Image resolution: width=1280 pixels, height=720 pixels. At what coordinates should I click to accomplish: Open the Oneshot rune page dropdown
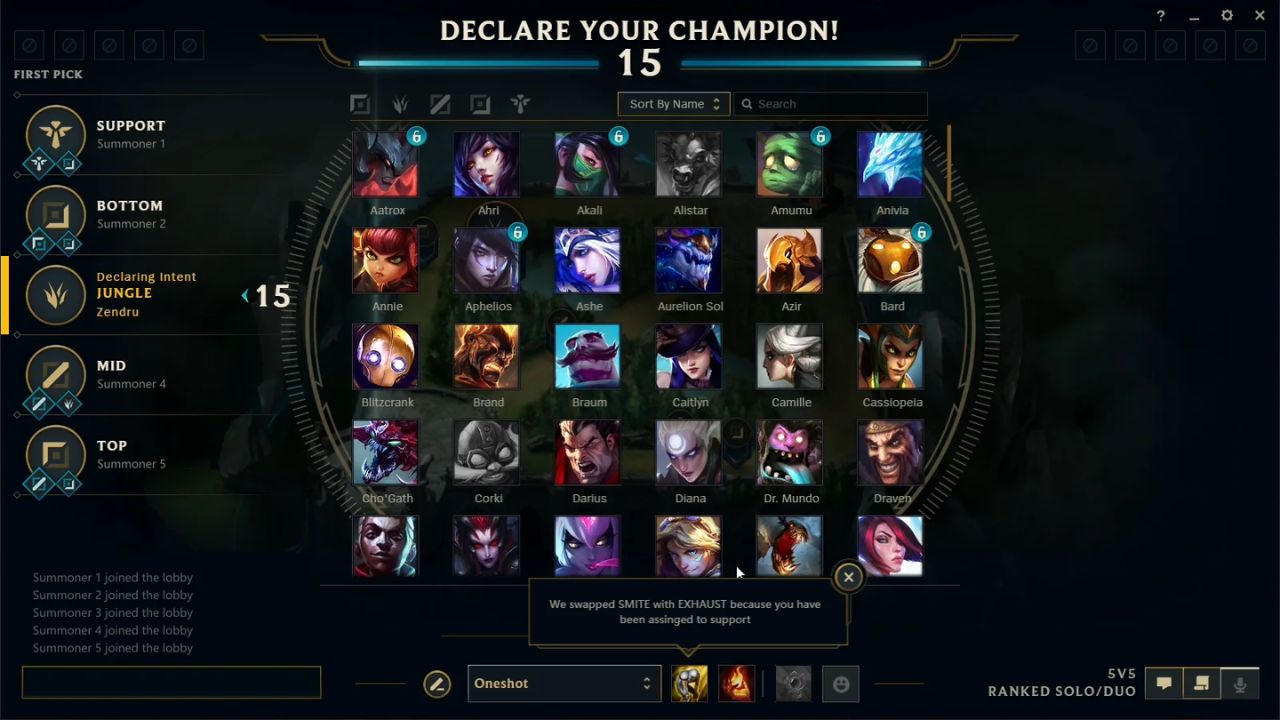tap(564, 683)
